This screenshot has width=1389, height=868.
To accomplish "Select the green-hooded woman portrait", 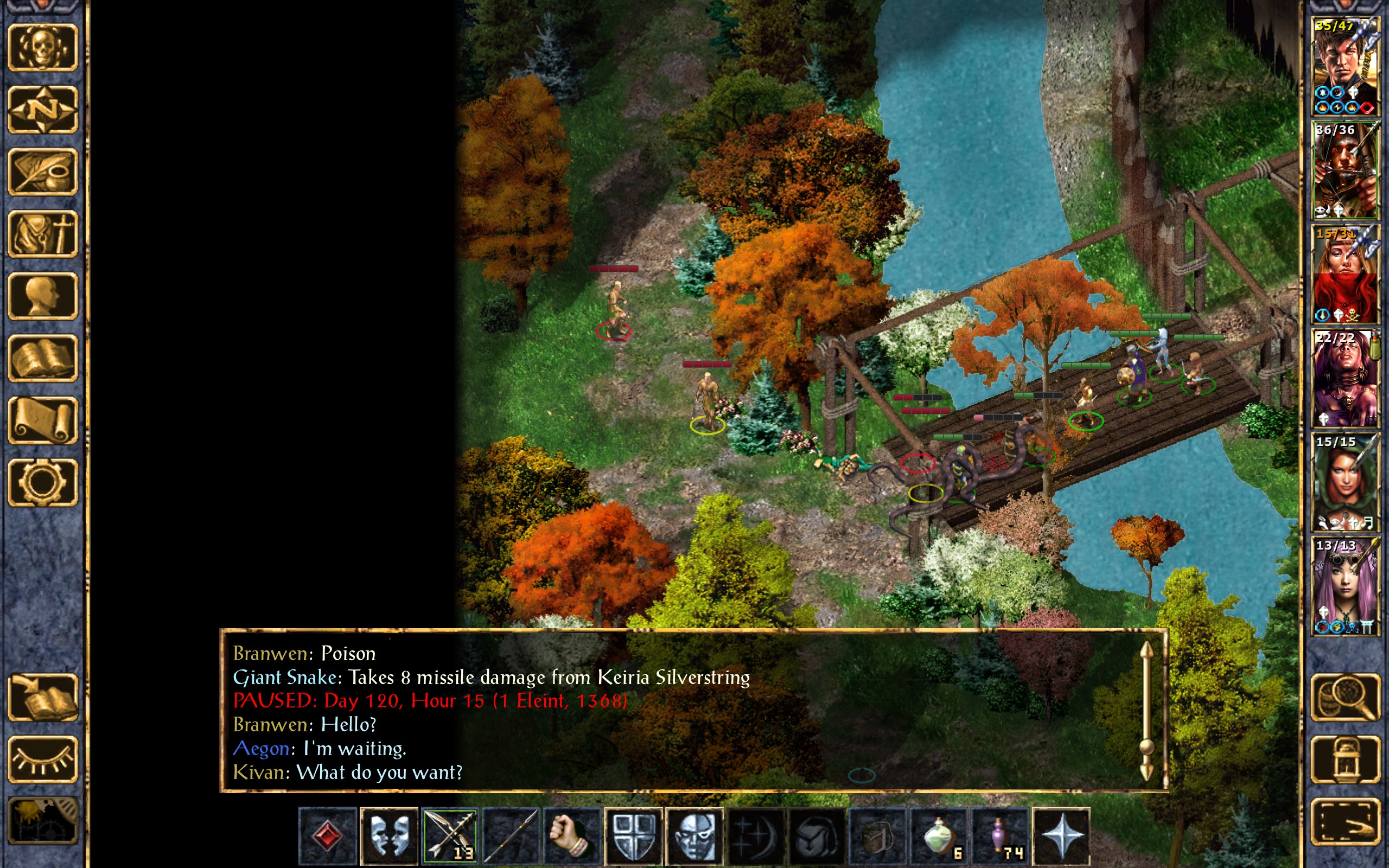I will coord(1345,482).
